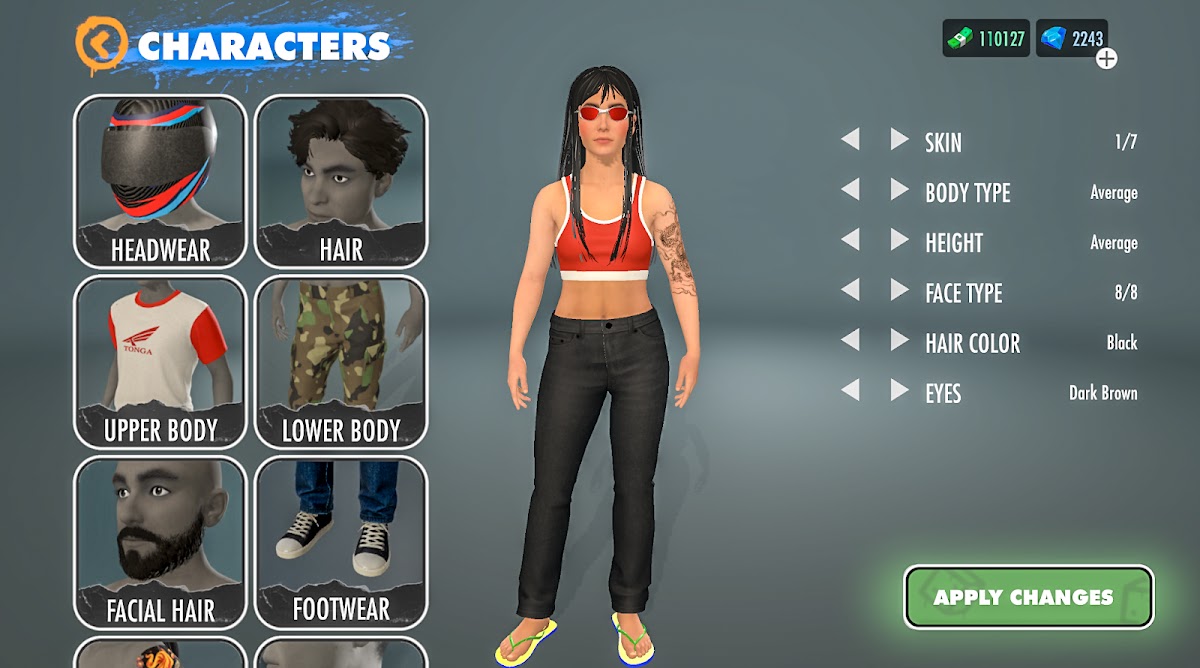Select the Hair category tile
Screen dimensions: 1200x668
coord(341,181)
